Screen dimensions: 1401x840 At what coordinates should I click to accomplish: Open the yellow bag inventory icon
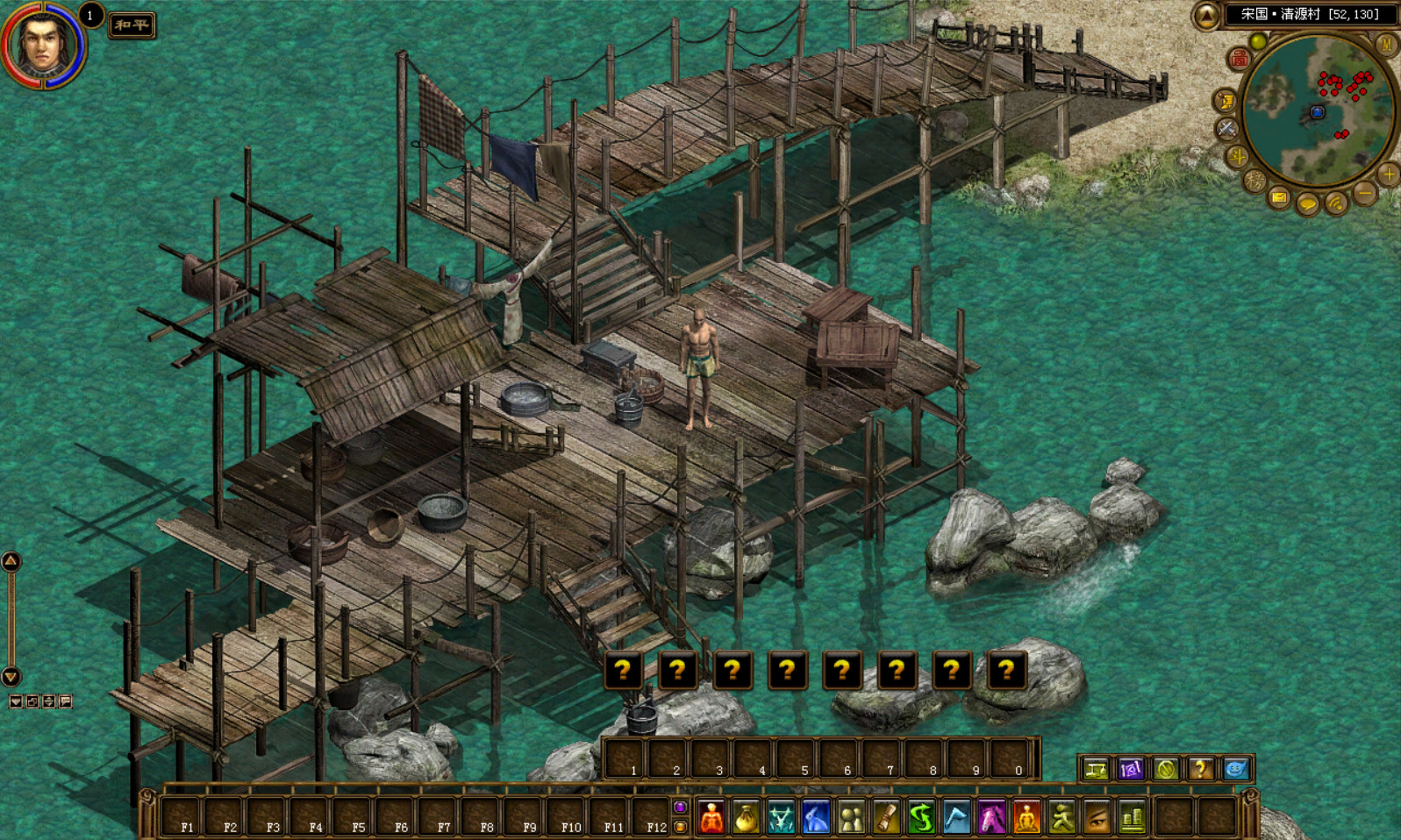tap(746, 818)
